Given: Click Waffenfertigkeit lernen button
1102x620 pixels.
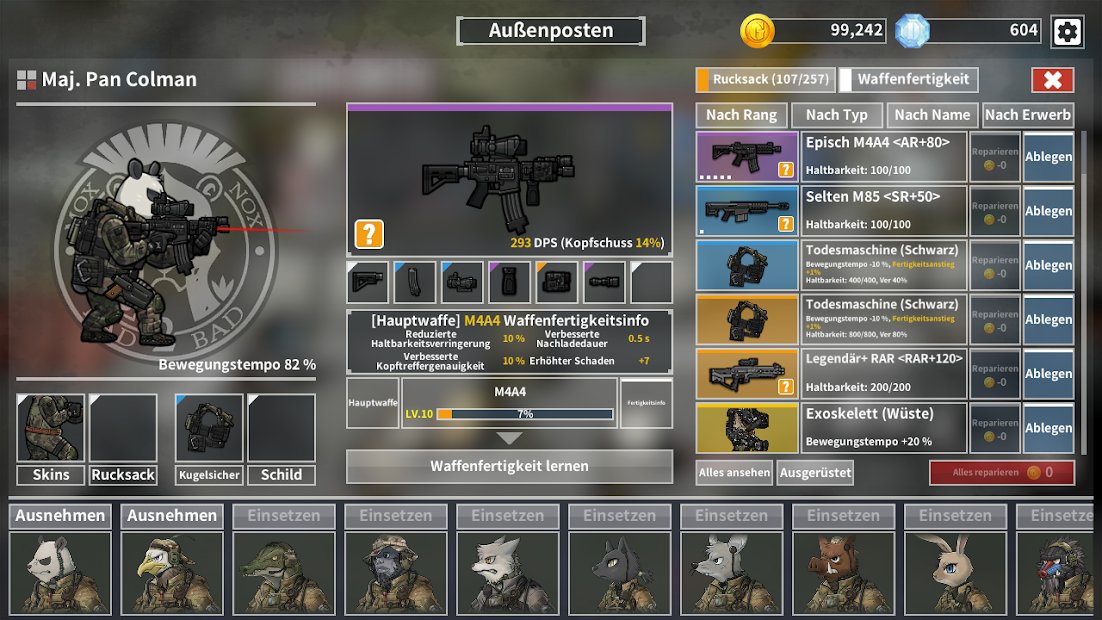Looking at the screenshot, I should pos(509,466).
